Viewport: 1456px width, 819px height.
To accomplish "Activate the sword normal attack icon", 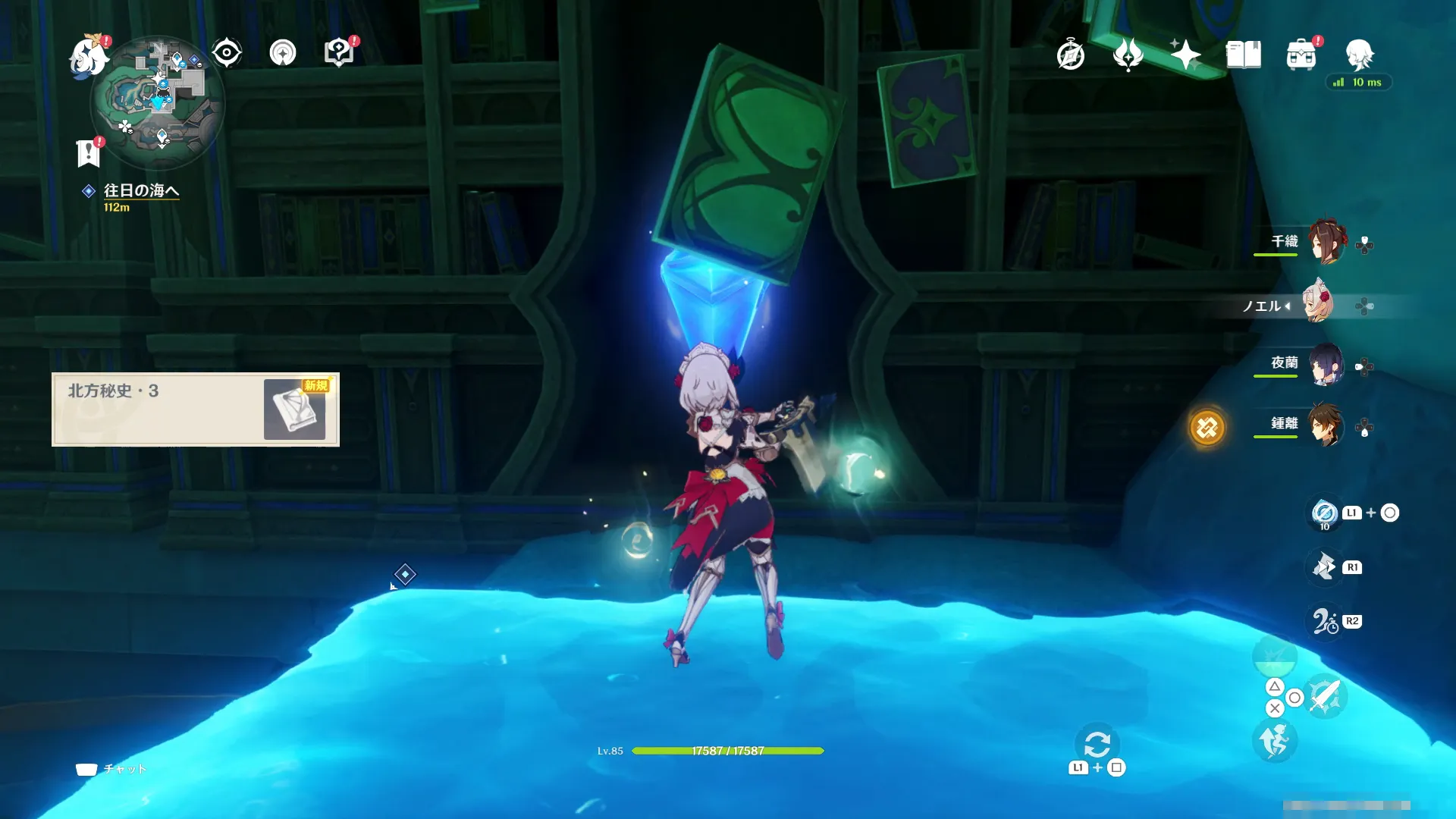I will [1325, 696].
